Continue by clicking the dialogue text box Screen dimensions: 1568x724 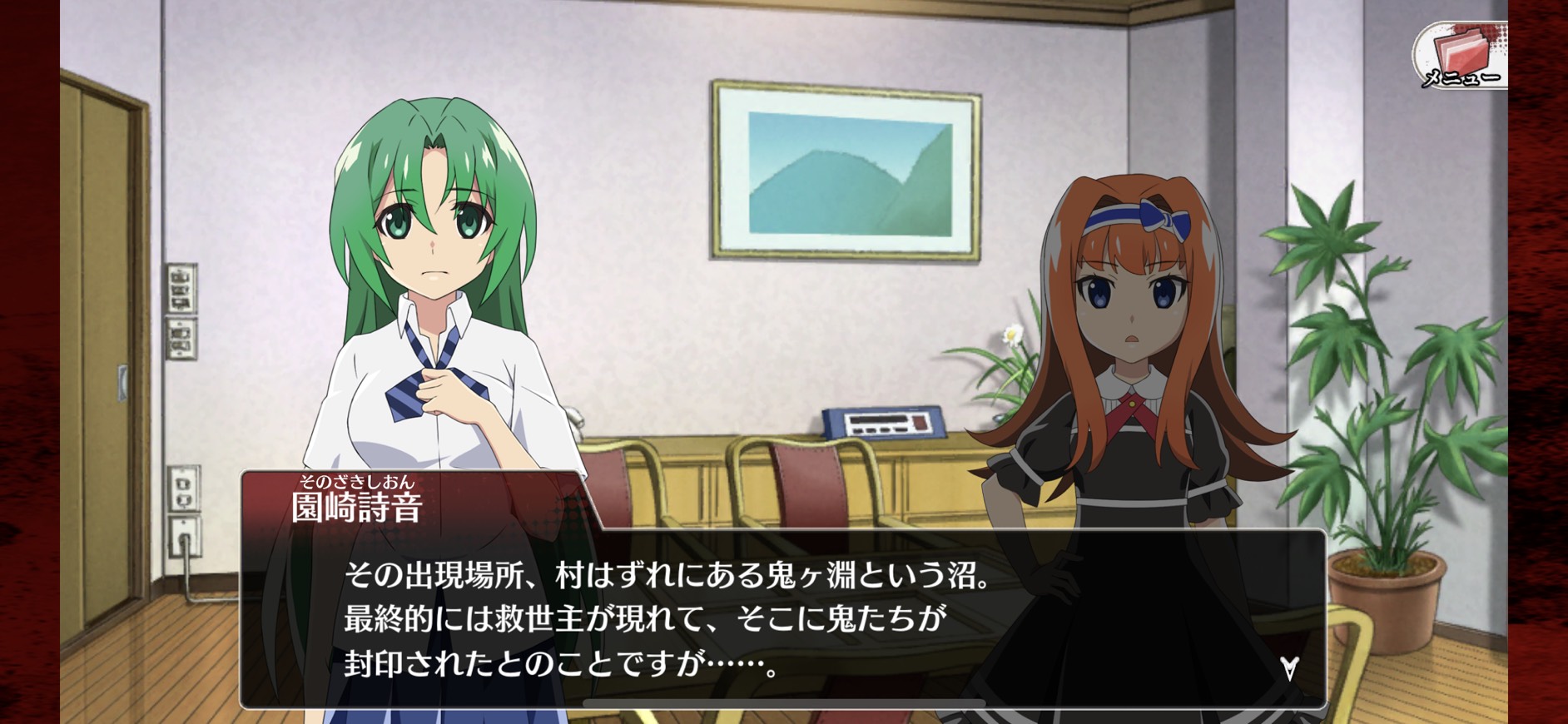(782, 619)
